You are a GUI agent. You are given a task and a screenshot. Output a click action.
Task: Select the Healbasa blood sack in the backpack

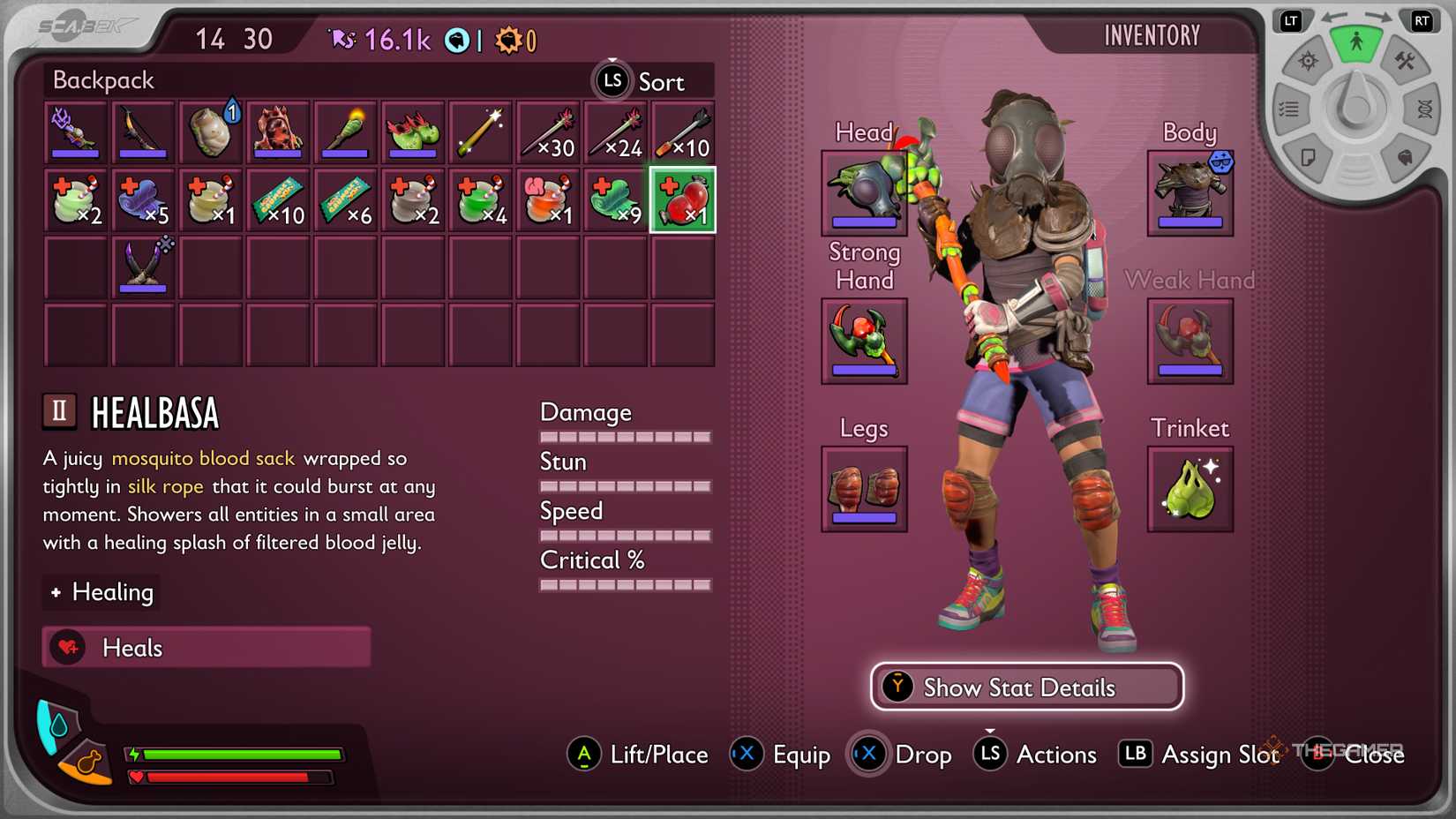(x=682, y=199)
